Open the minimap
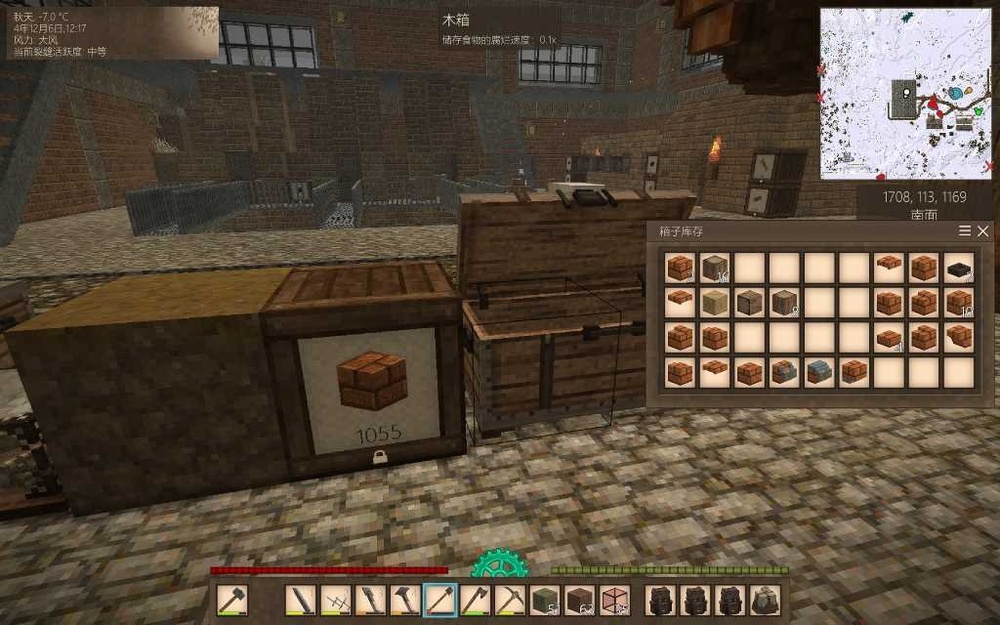The height and width of the screenshot is (625, 1000). 907,93
